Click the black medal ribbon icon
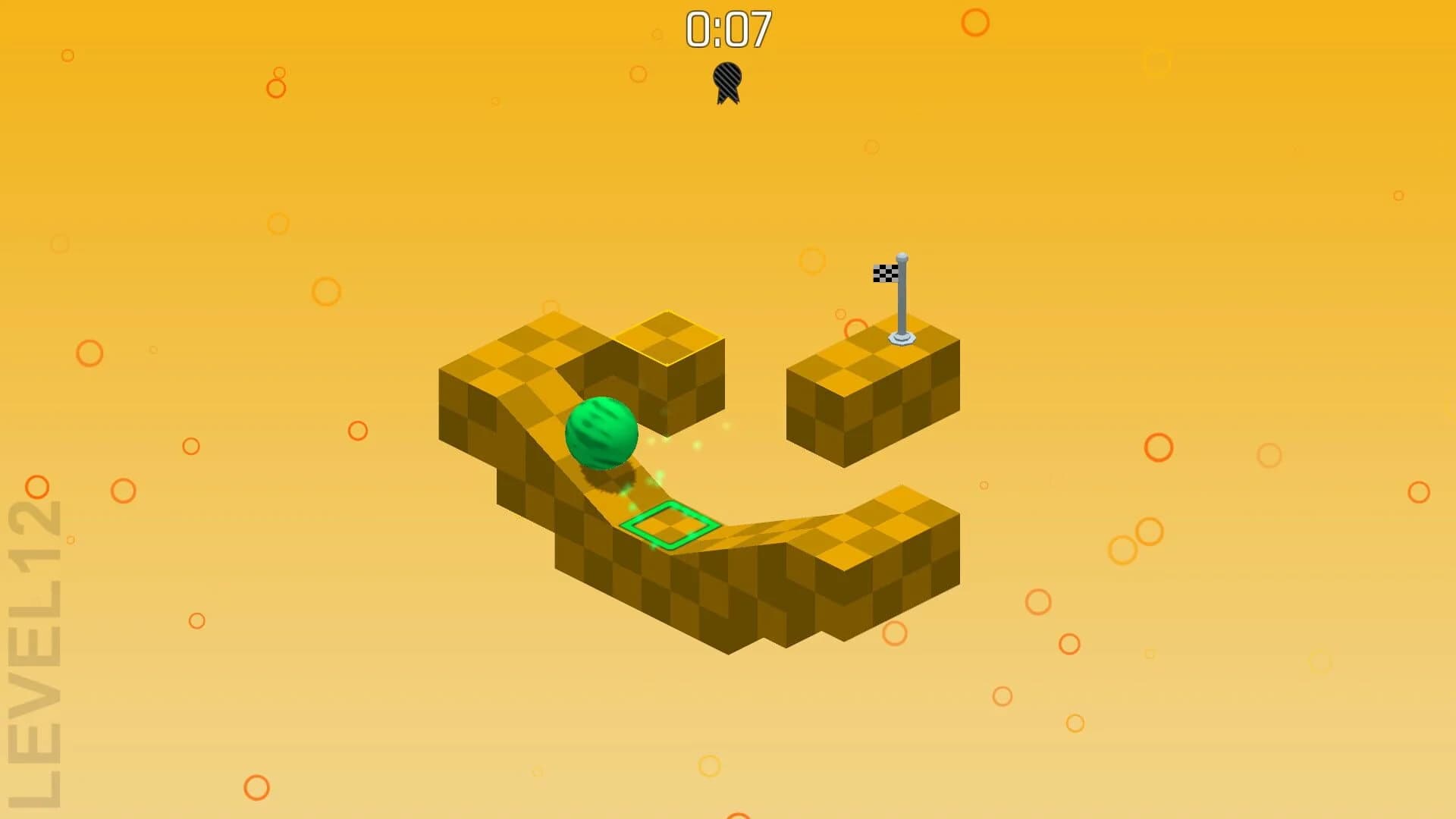This screenshot has height=819, width=1456. tap(726, 82)
